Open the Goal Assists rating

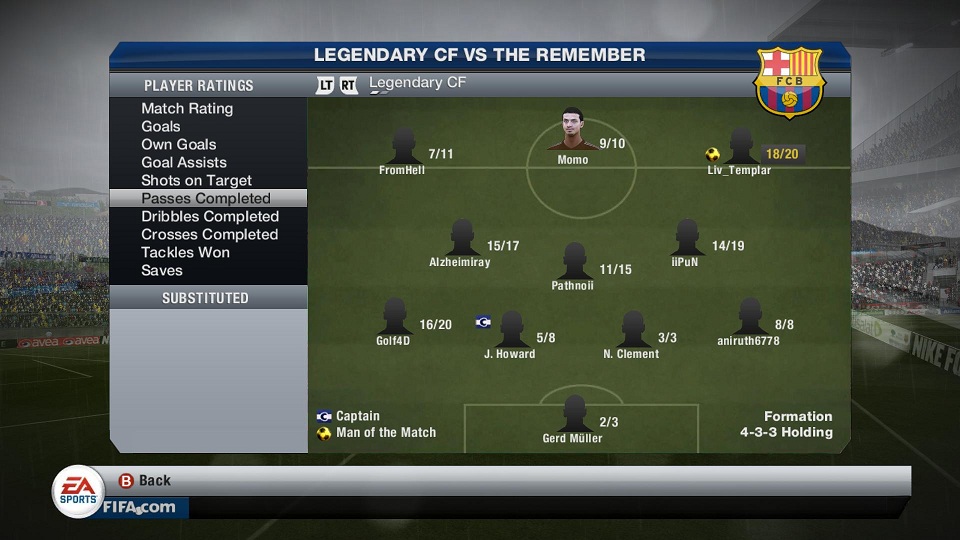pos(184,163)
